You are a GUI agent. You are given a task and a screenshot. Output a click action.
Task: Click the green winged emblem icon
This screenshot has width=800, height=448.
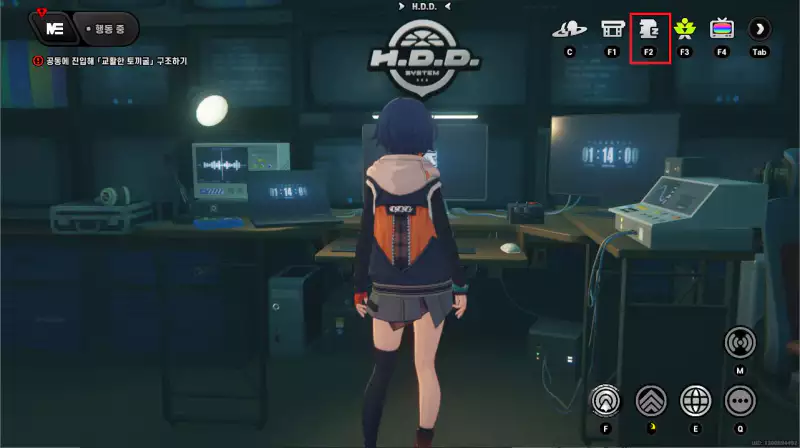point(685,28)
